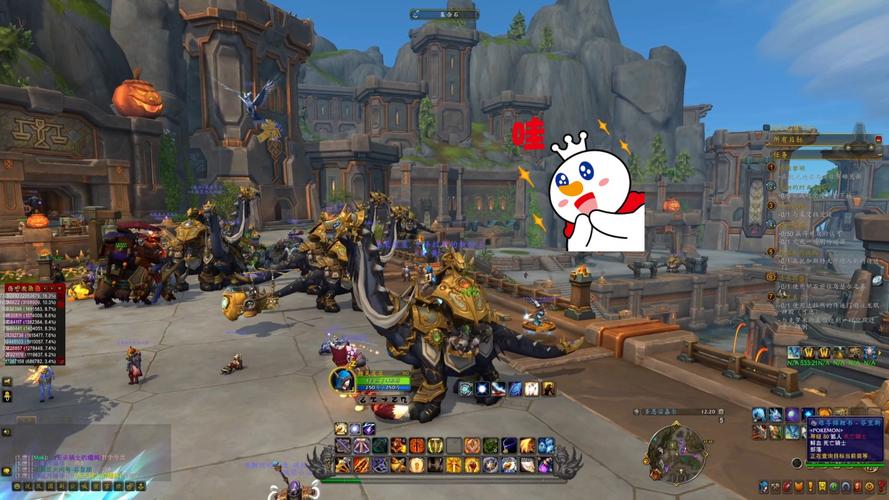Click the top center zone title bar

444,14
